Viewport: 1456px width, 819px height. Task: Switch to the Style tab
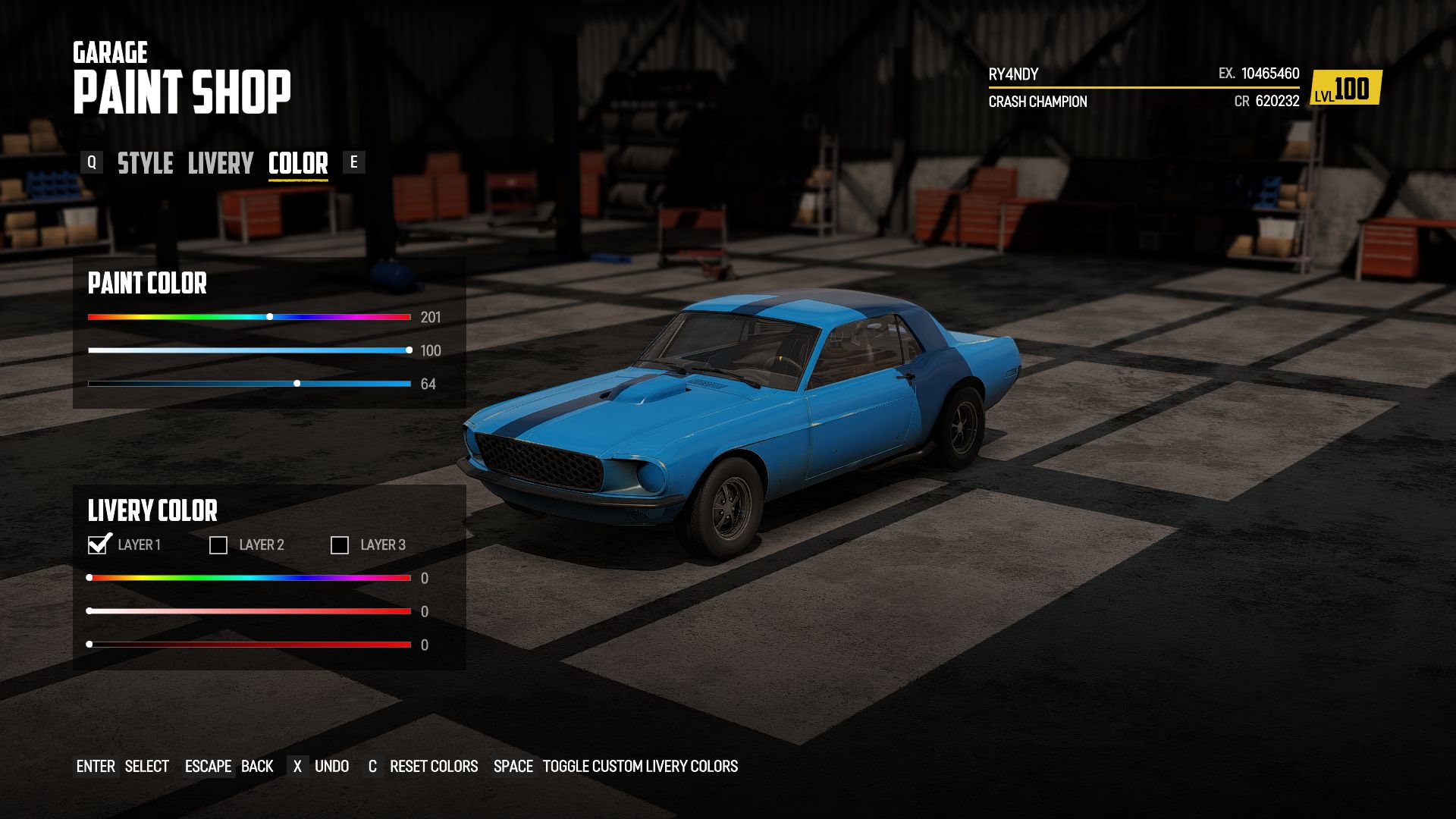pyautogui.click(x=145, y=163)
